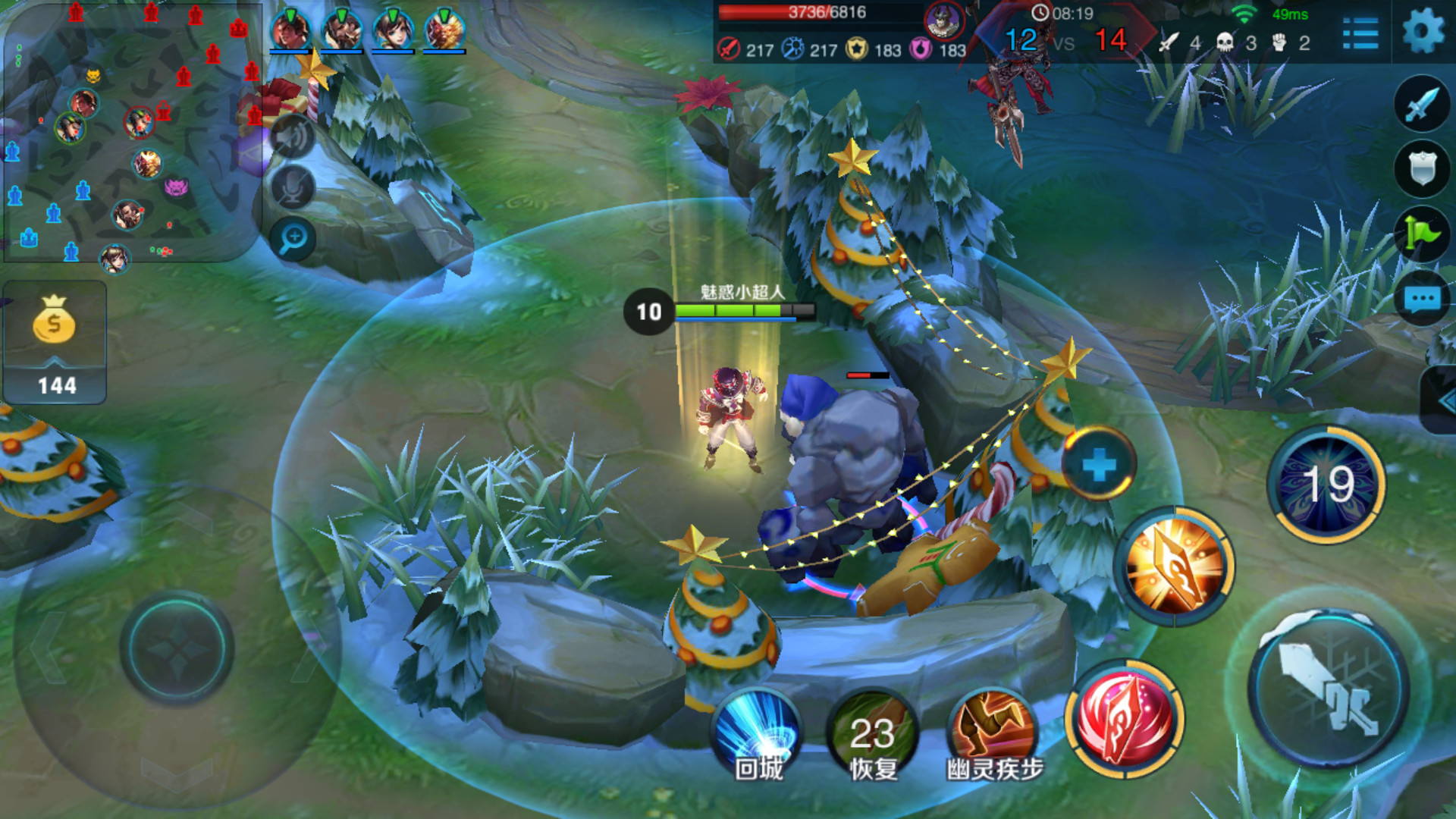Send the shield defend signal
Image resolution: width=1456 pixels, height=819 pixels.
[x=1422, y=168]
